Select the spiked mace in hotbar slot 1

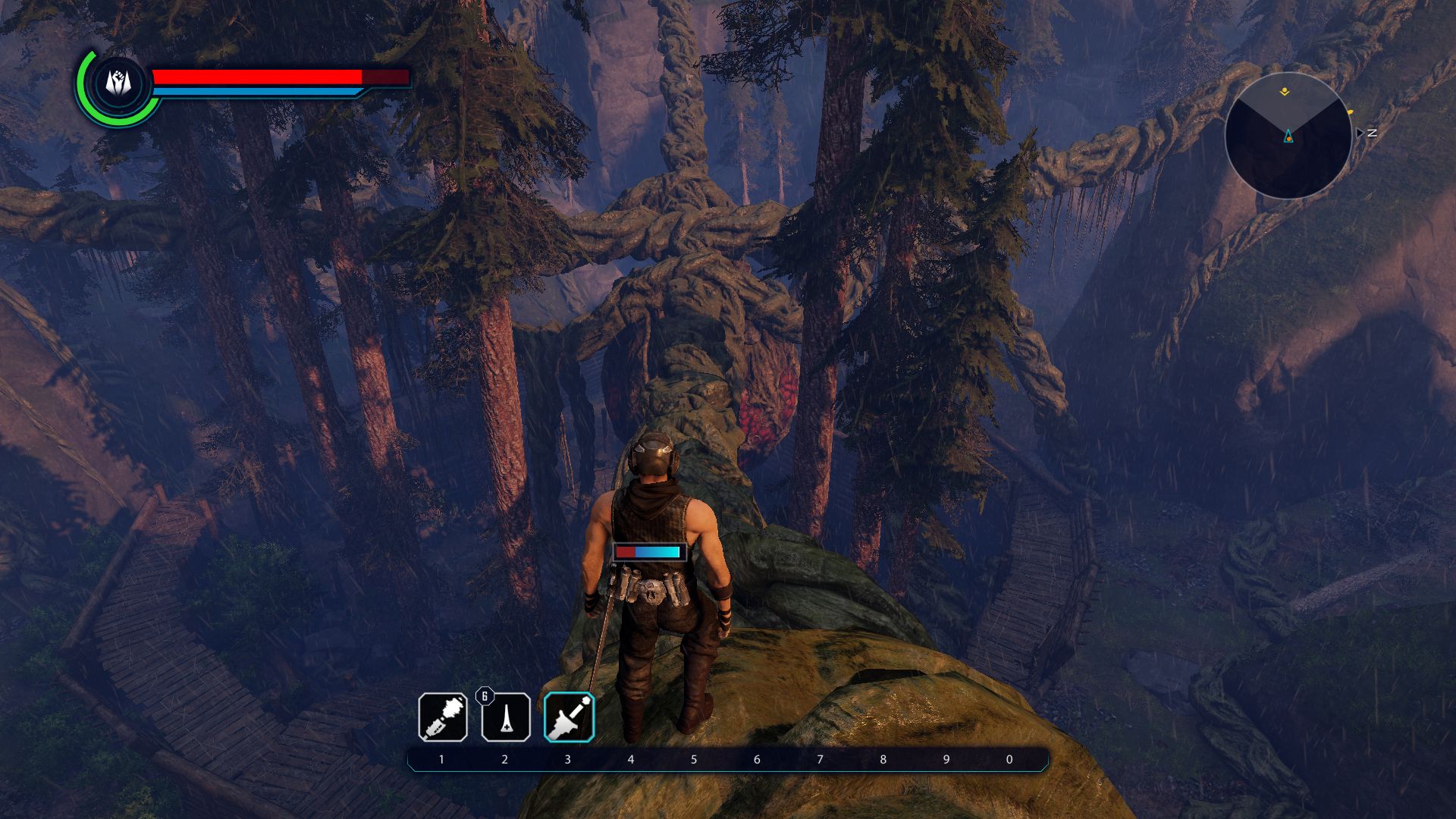pyautogui.click(x=443, y=717)
